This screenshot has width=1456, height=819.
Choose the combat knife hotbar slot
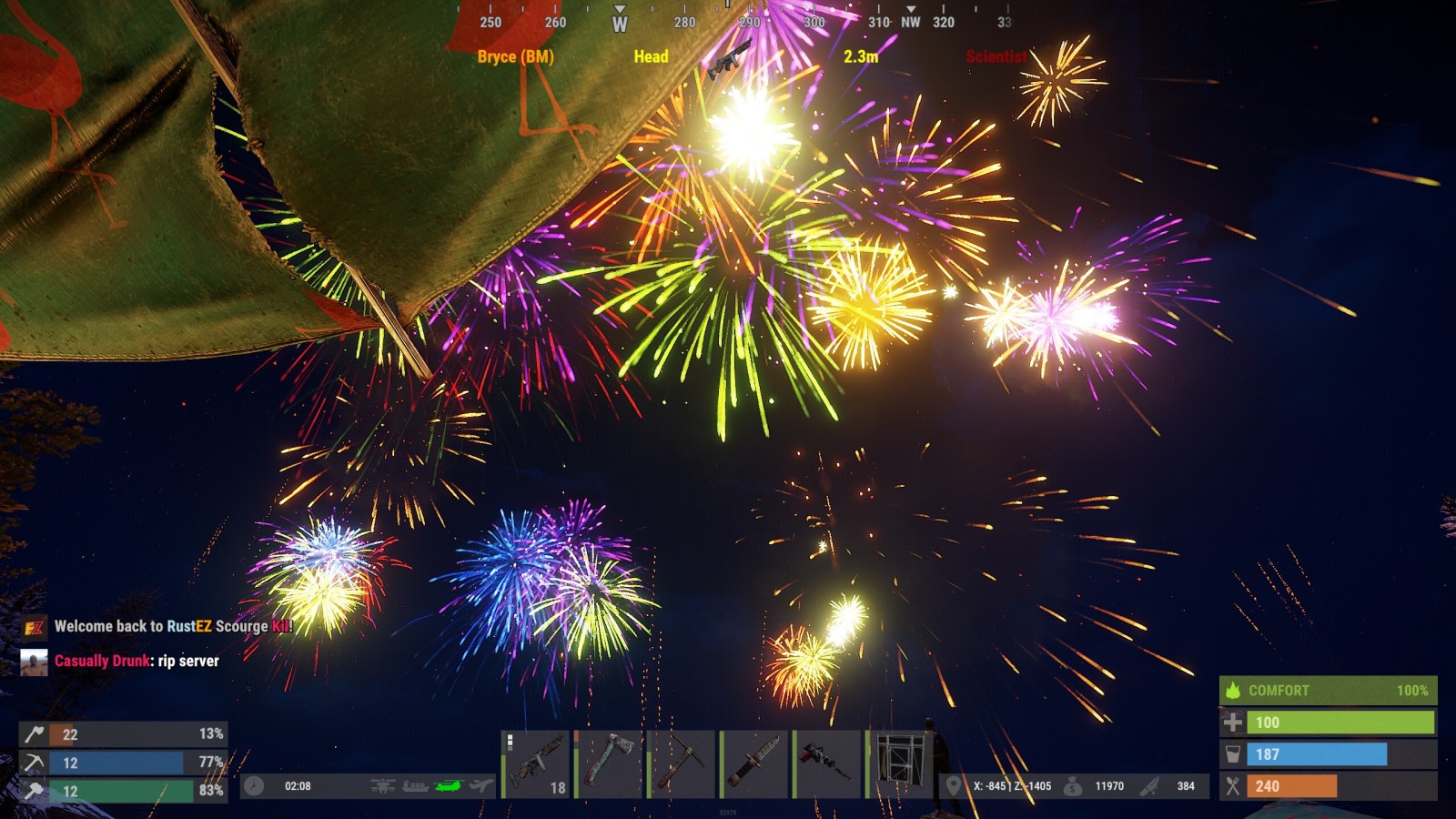(x=754, y=764)
